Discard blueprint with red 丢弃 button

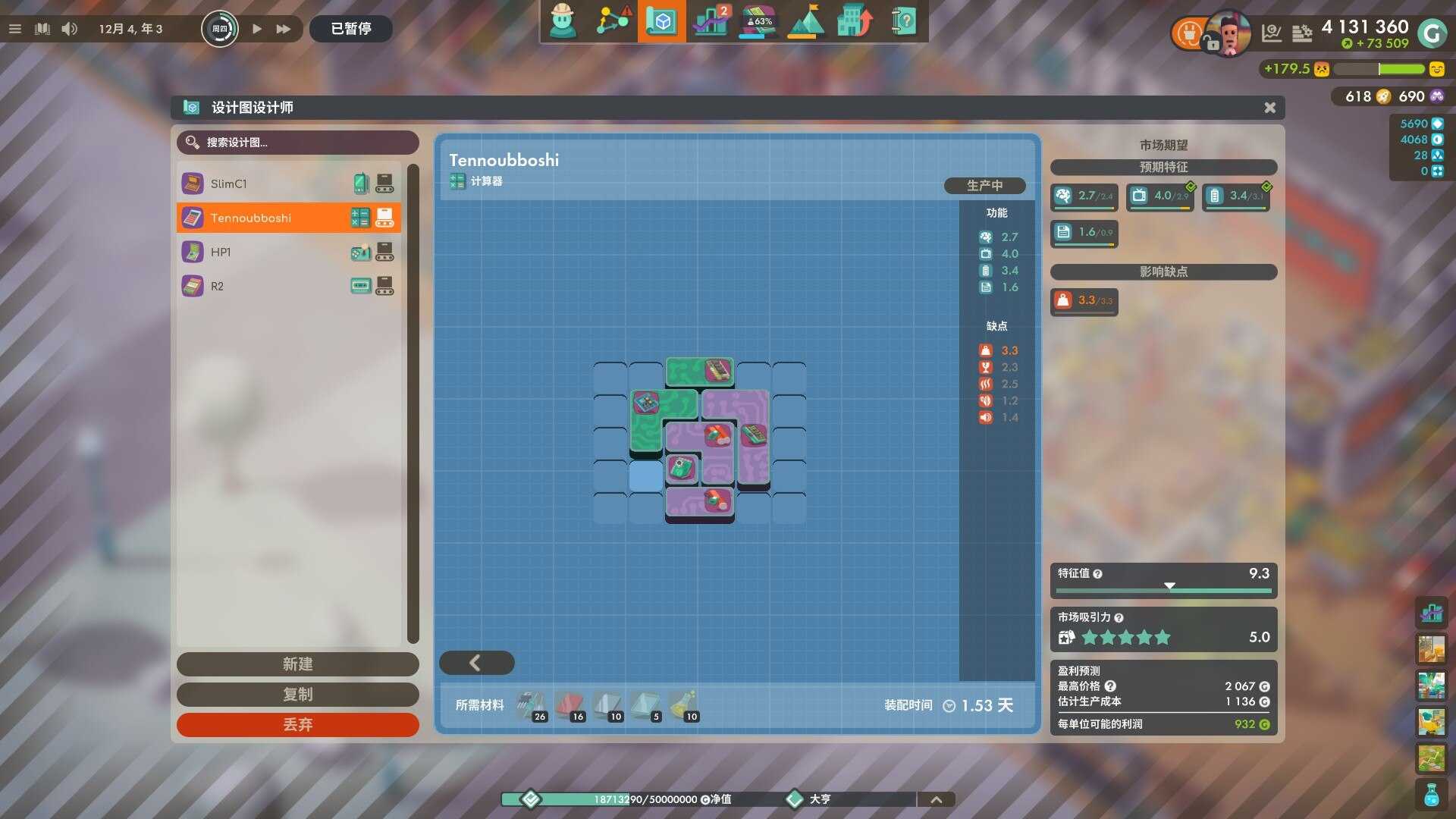[297, 725]
